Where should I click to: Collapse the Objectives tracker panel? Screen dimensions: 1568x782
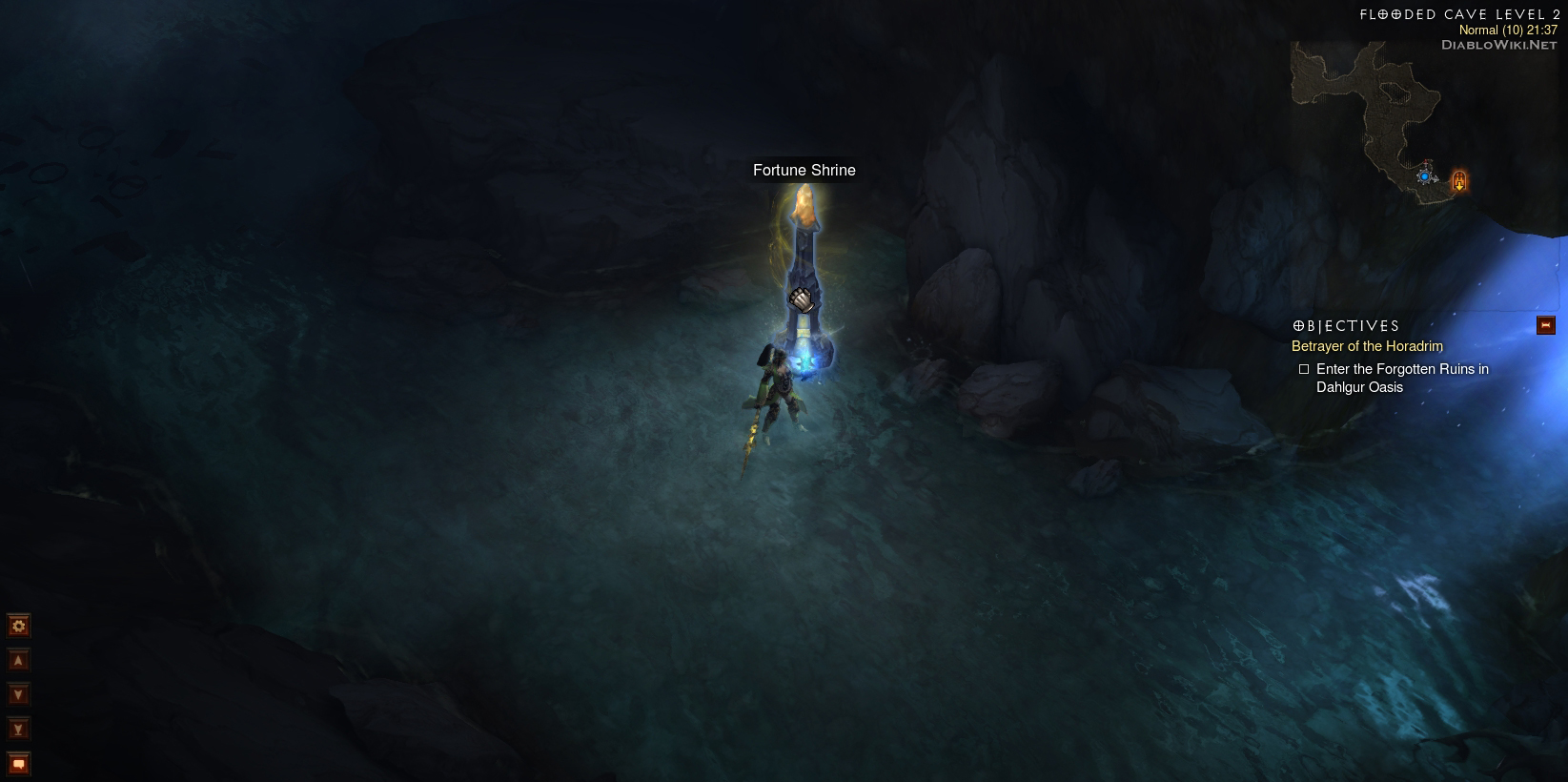click(1545, 326)
